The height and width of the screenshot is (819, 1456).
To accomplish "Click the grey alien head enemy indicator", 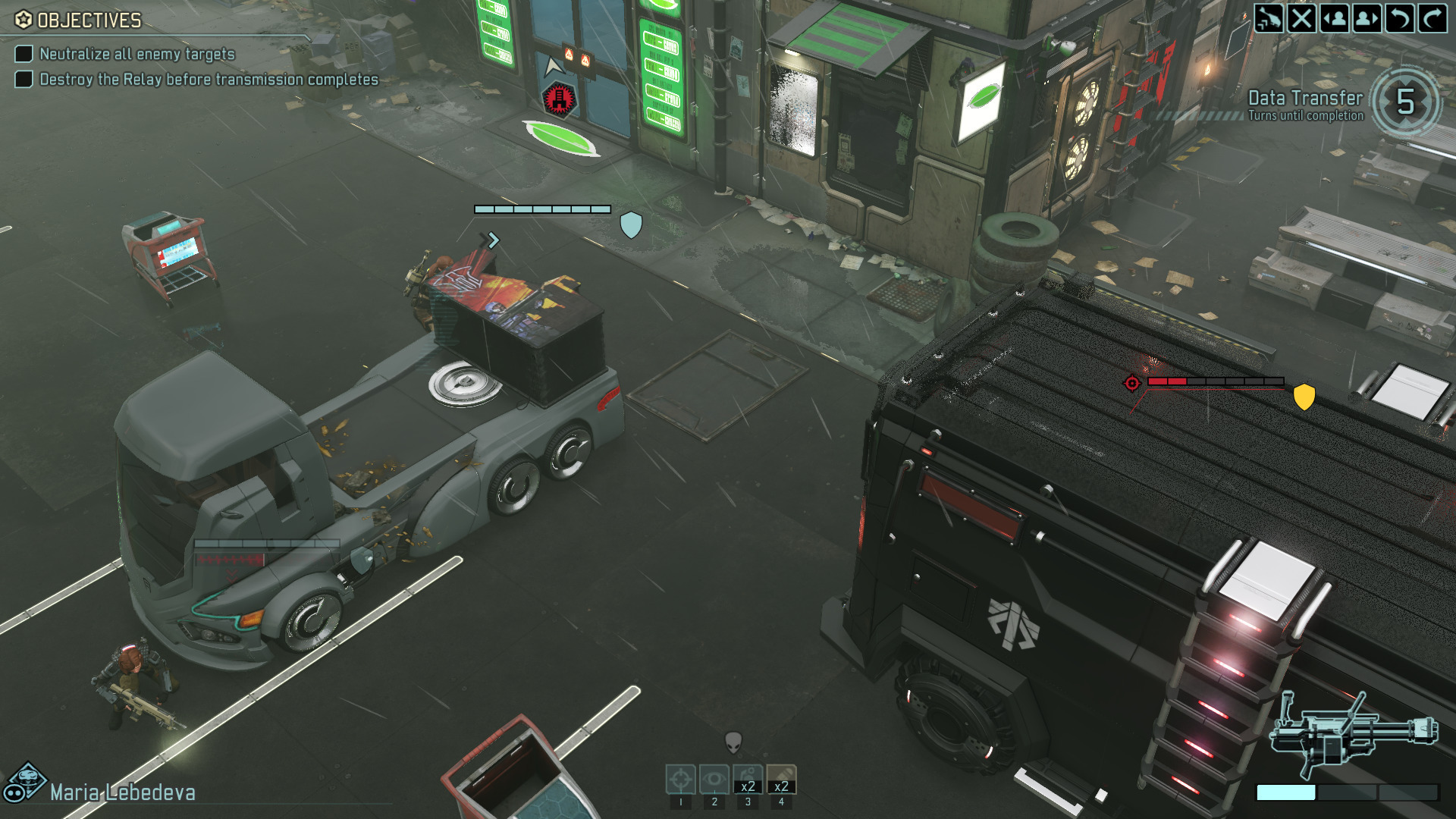I will [733, 742].
